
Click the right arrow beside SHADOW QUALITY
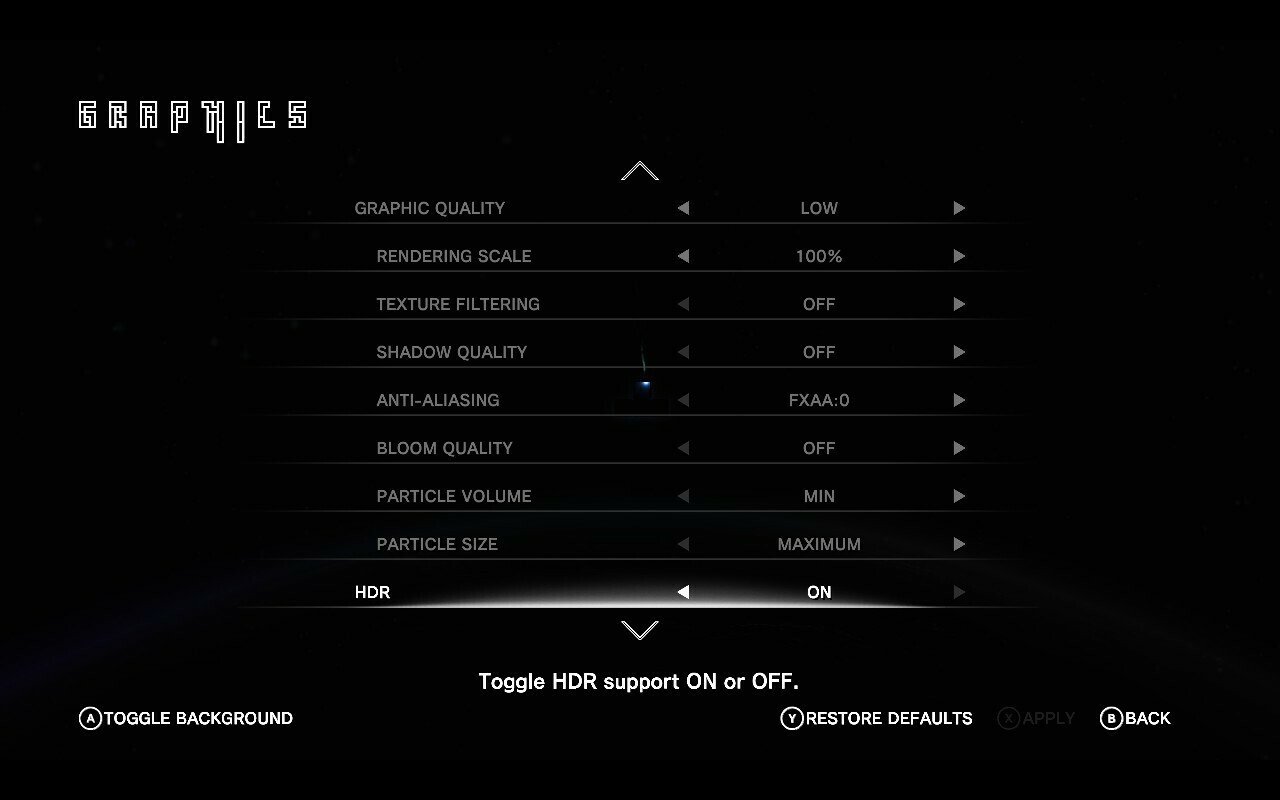pos(959,352)
